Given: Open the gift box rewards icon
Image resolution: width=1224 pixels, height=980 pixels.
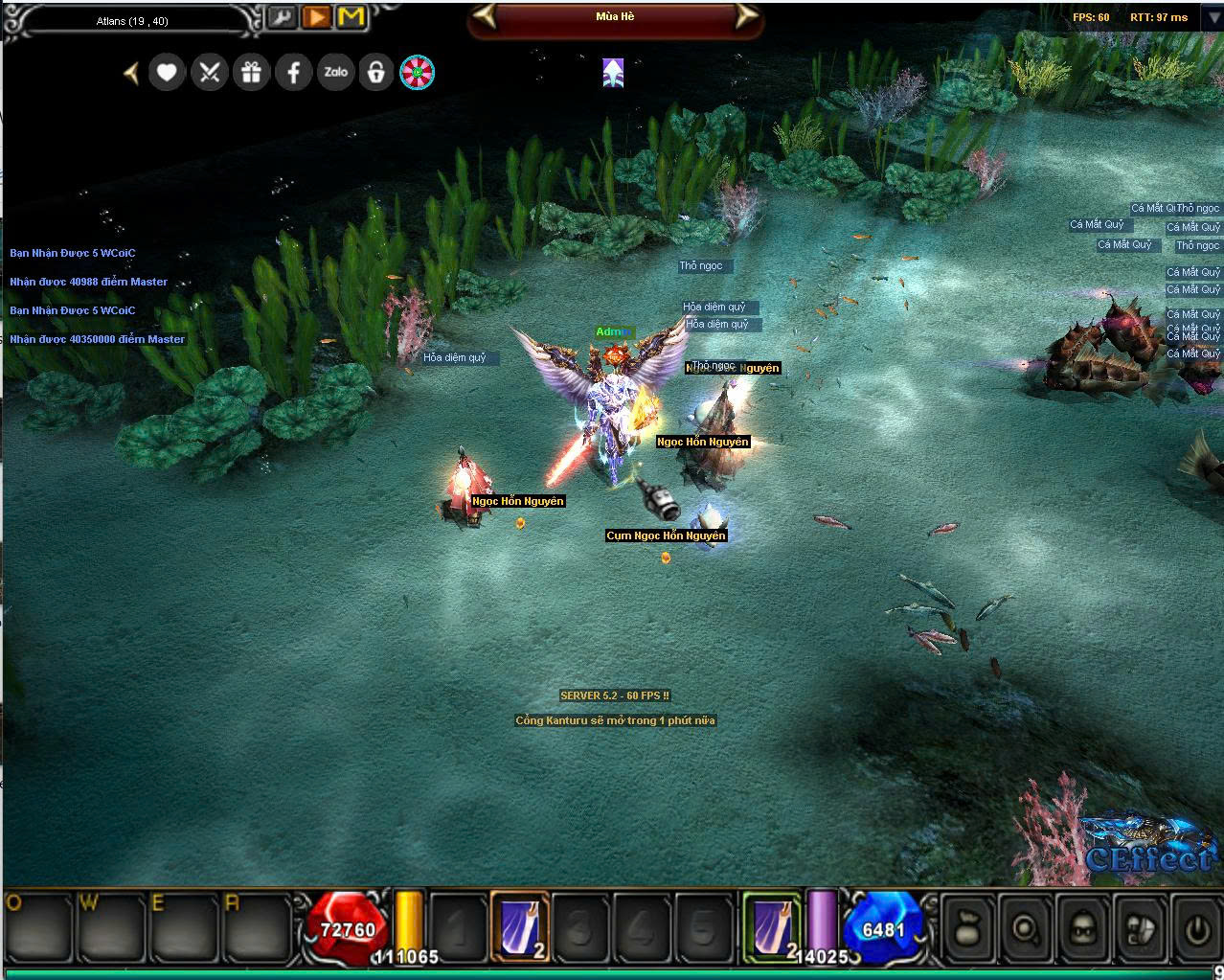Looking at the screenshot, I should point(251,72).
